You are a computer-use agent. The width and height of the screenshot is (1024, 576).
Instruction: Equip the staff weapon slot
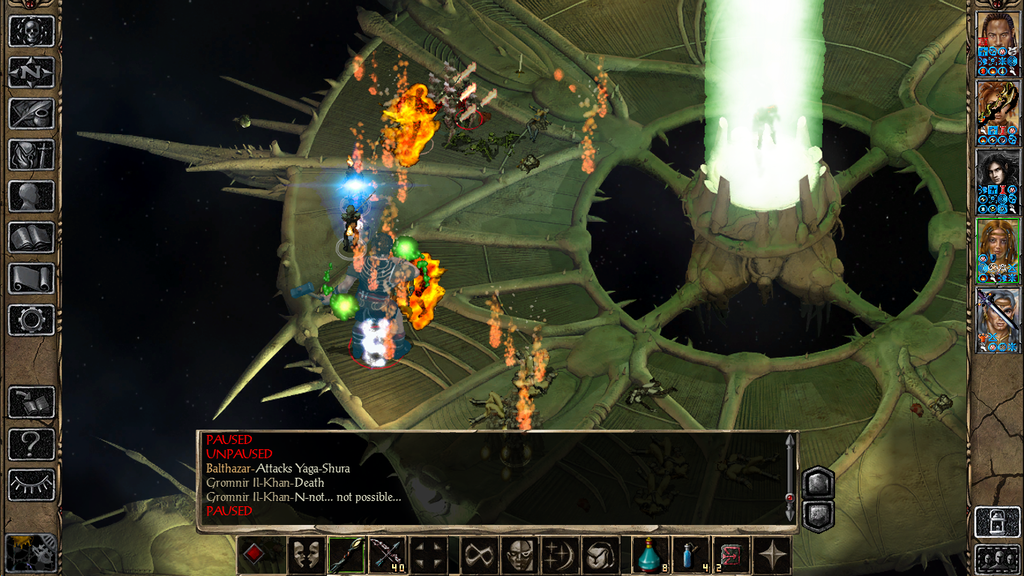point(345,555)
